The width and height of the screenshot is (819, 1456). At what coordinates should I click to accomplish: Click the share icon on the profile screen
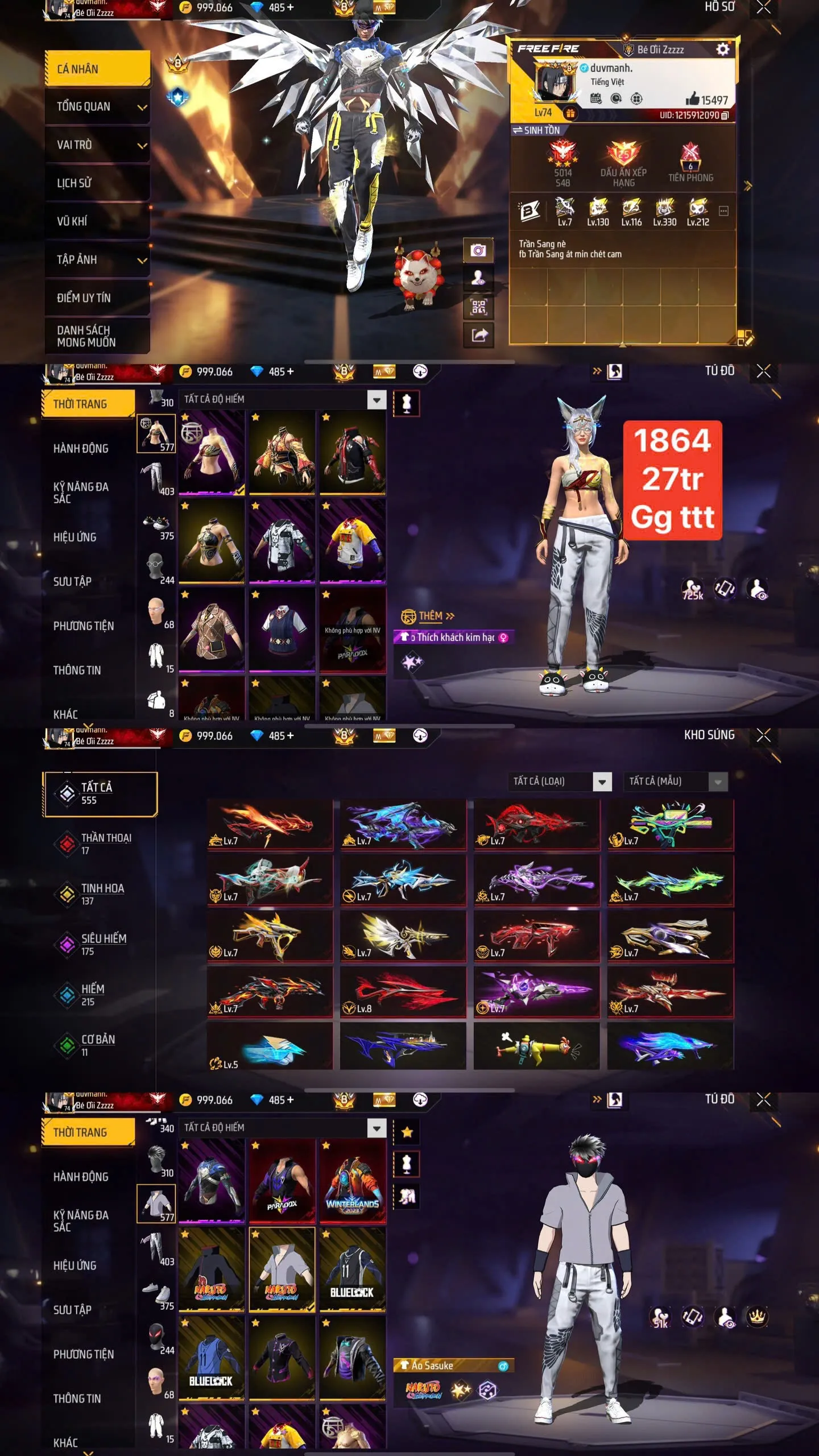pos(479,335)
